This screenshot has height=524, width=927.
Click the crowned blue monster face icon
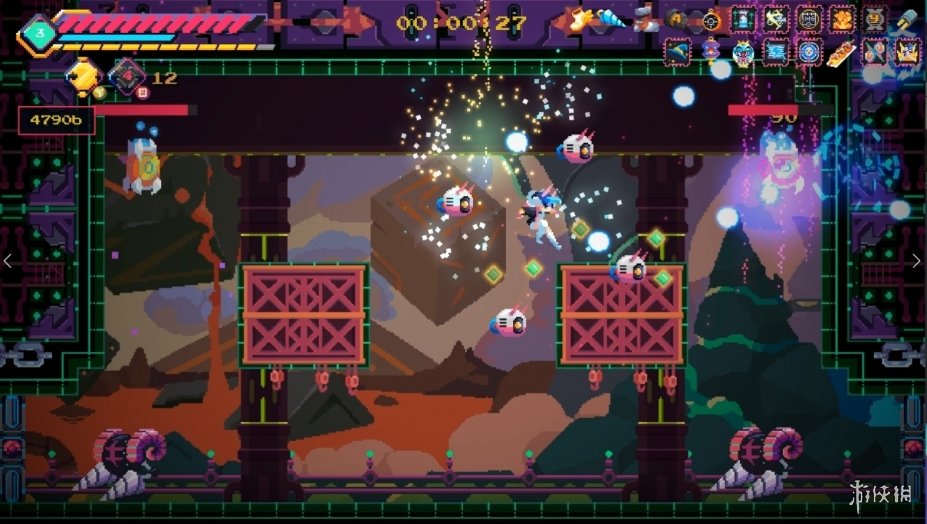click(x=743, y=52)
